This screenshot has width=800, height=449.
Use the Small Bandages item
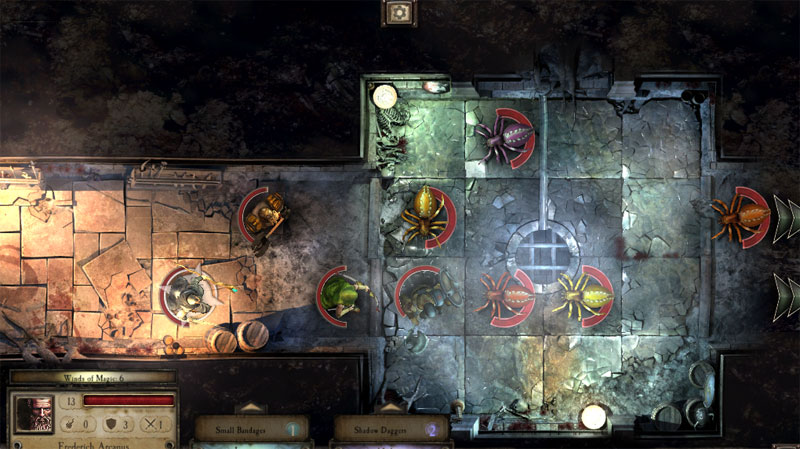pos(251,430)
